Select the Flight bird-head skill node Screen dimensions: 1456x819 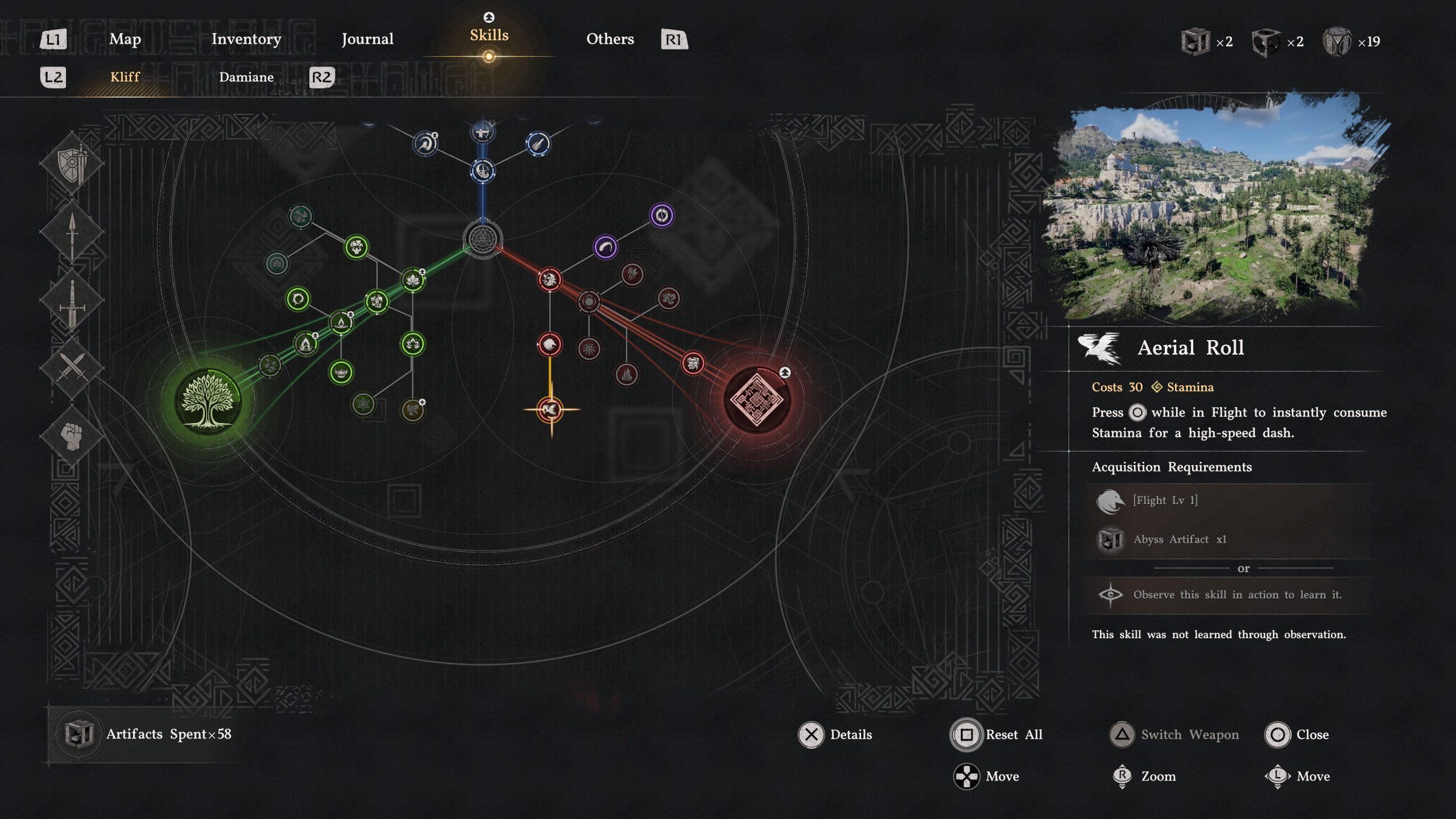pos(549,344)
